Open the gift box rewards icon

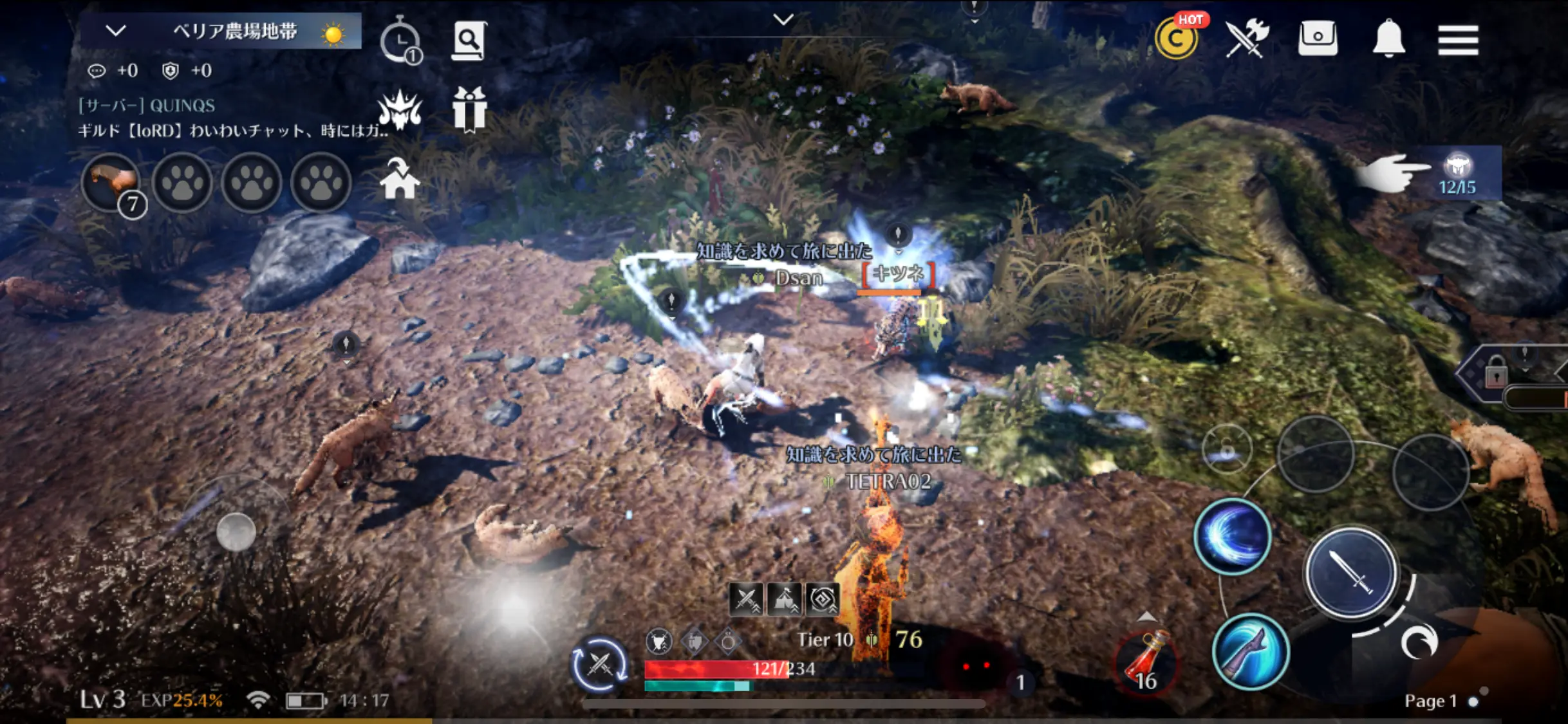click(x=469, y=109)
